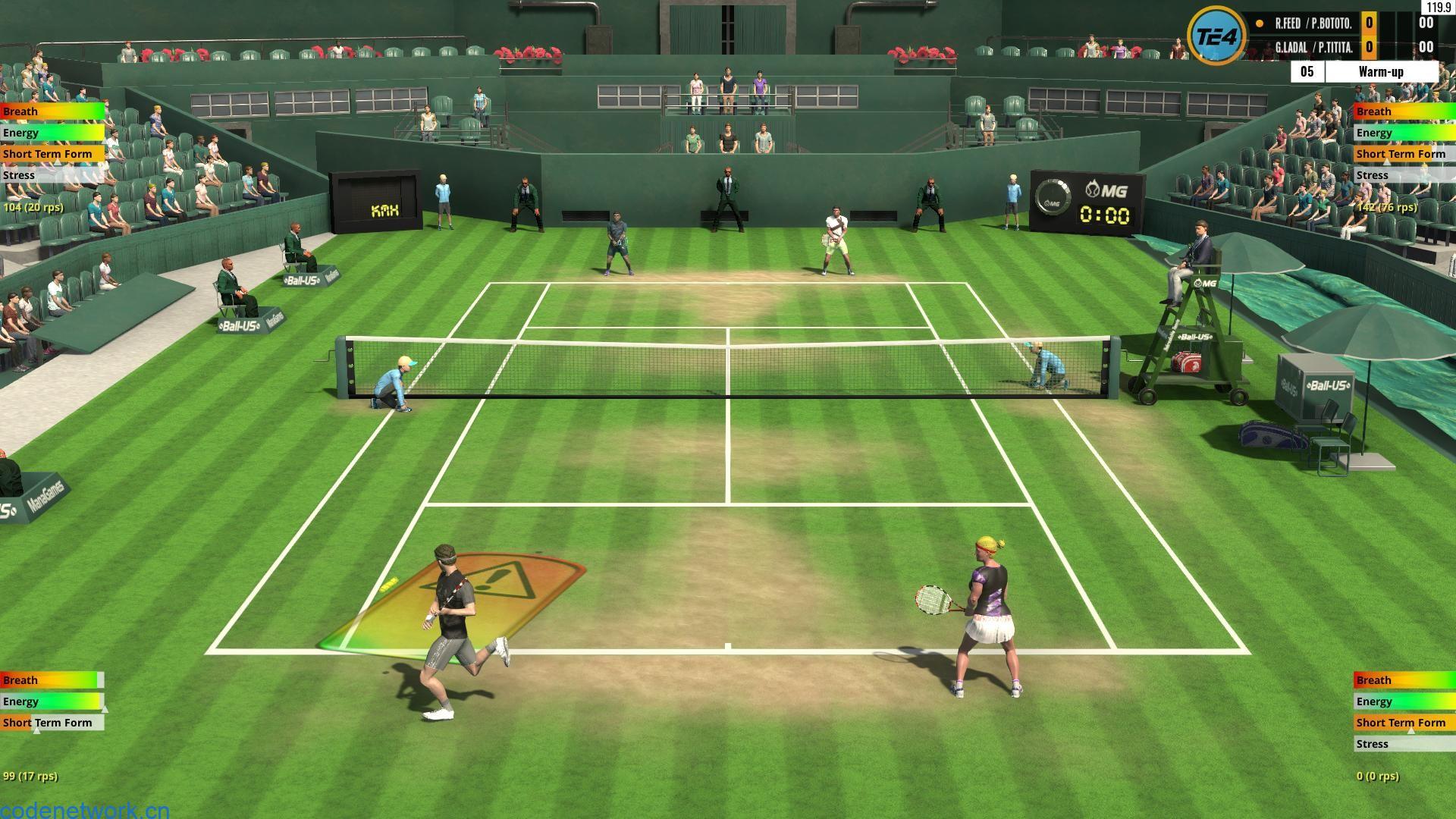Toggle the bottom-right Short Term Form bar
1456x819 pixels.
[x=1403, y=723]
